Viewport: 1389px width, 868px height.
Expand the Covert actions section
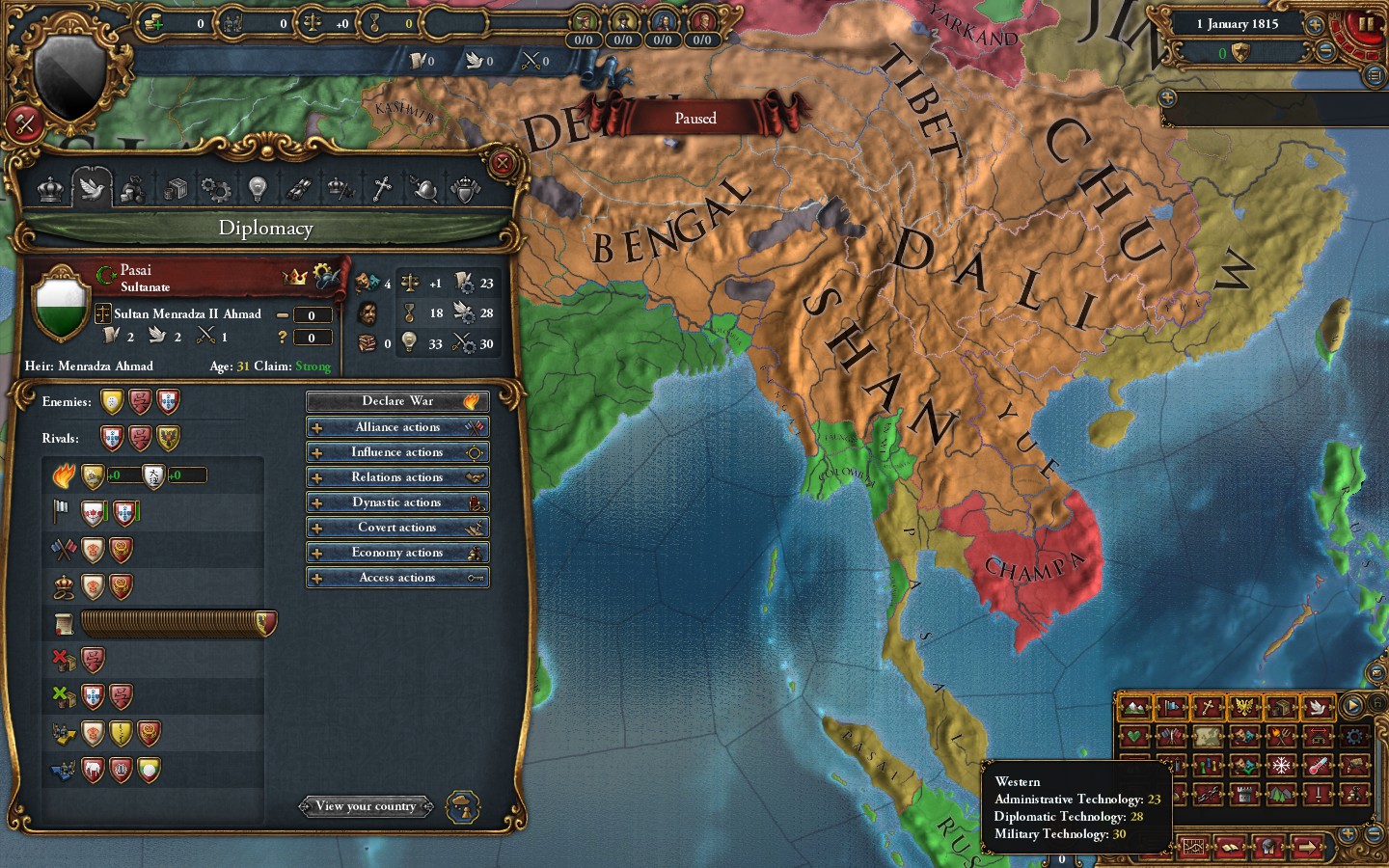397,527
